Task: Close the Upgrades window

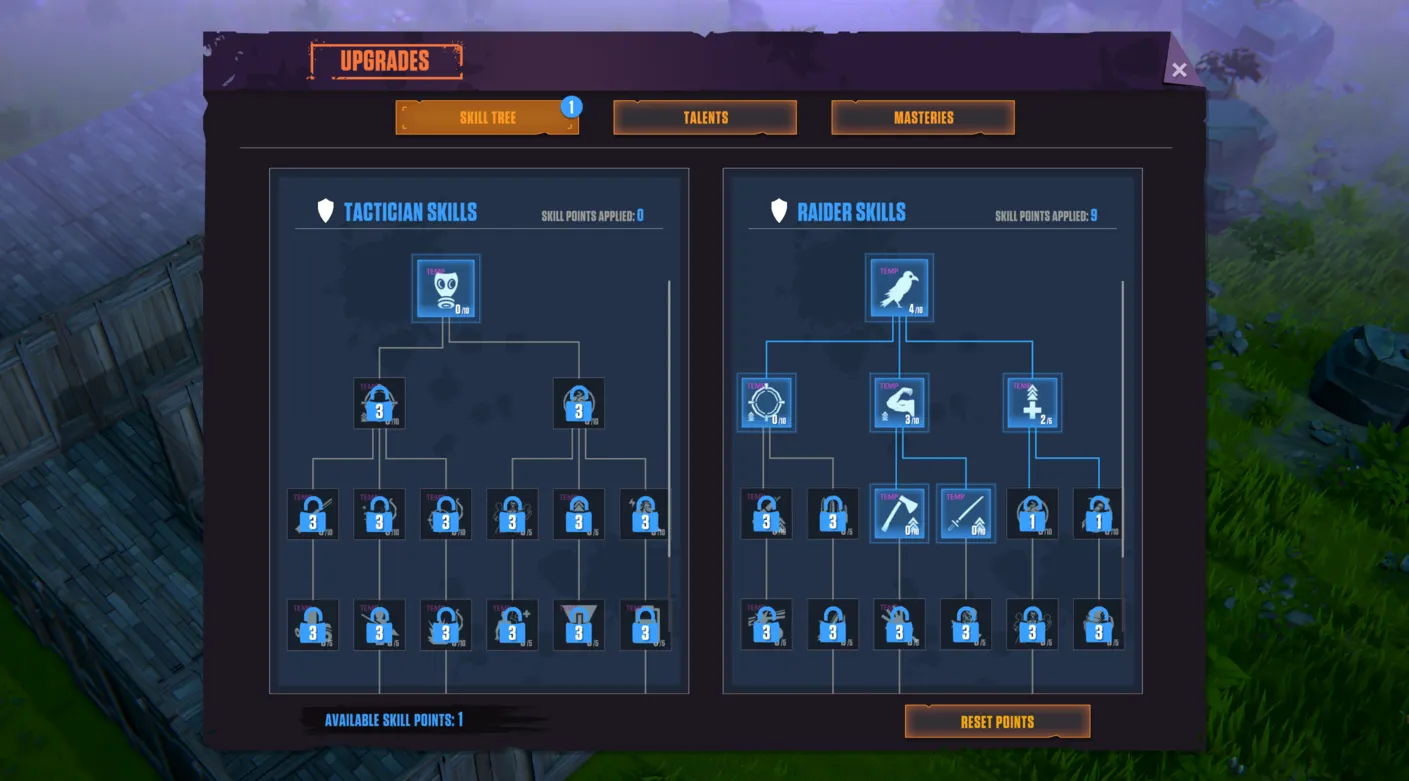Action: pyautogui.click(x=1178, y=69)
